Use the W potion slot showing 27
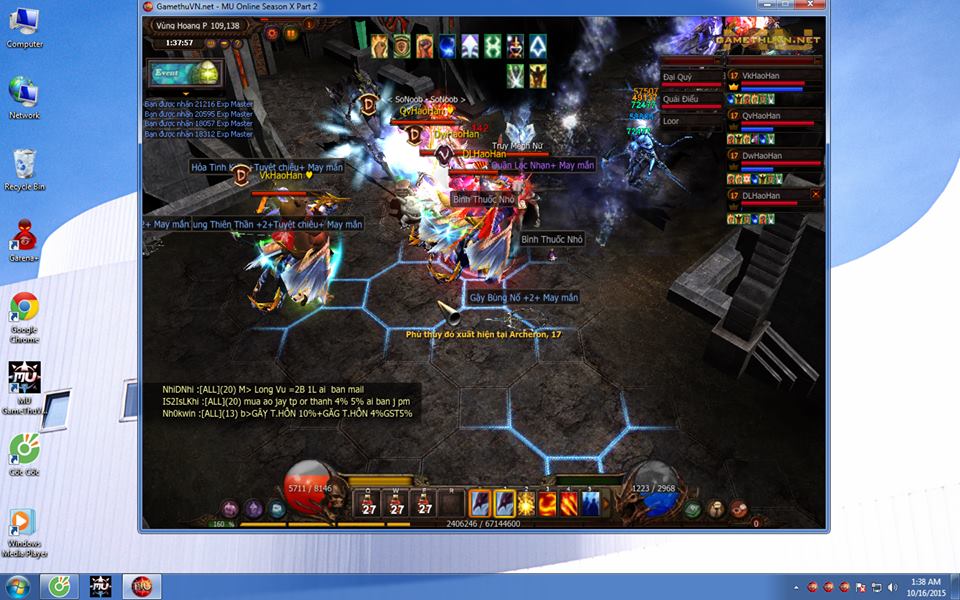 [397, 503]
